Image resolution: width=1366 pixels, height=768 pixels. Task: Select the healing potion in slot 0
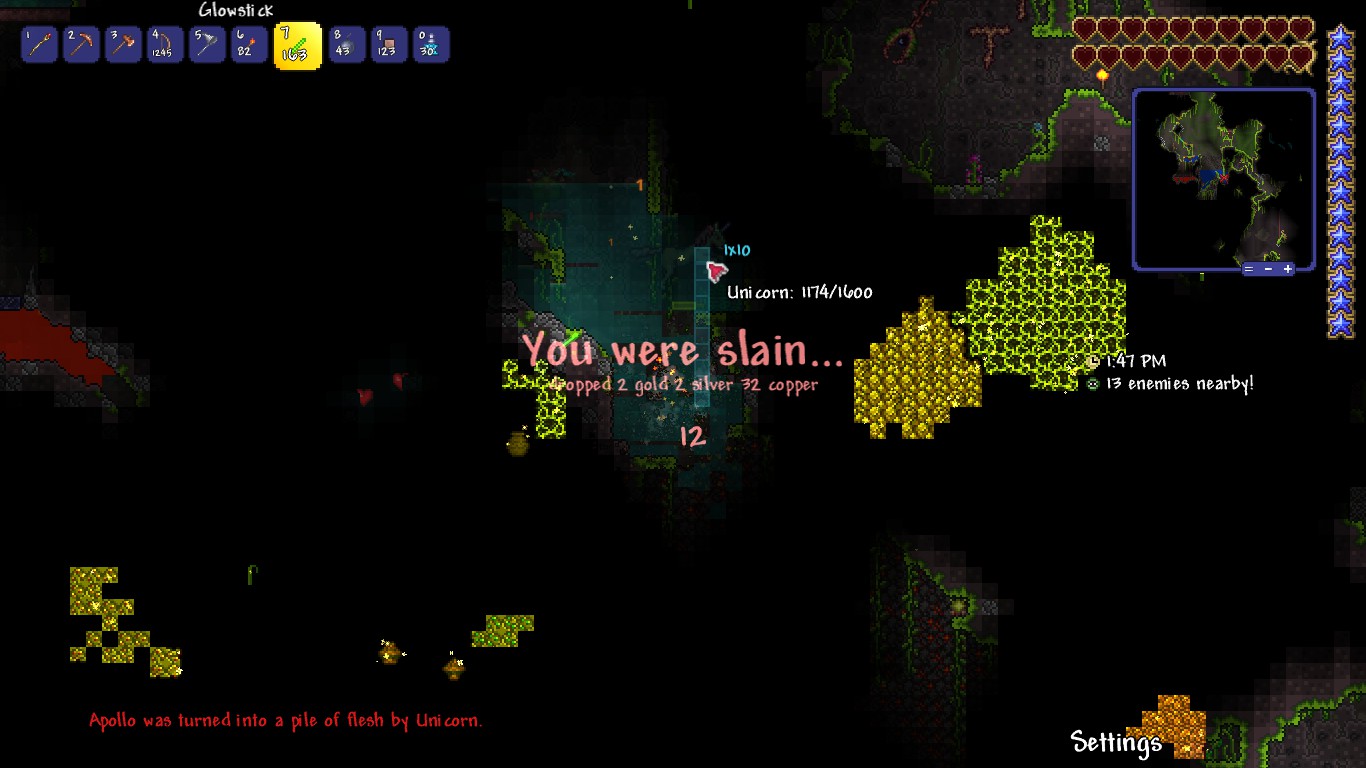[430, 44]
